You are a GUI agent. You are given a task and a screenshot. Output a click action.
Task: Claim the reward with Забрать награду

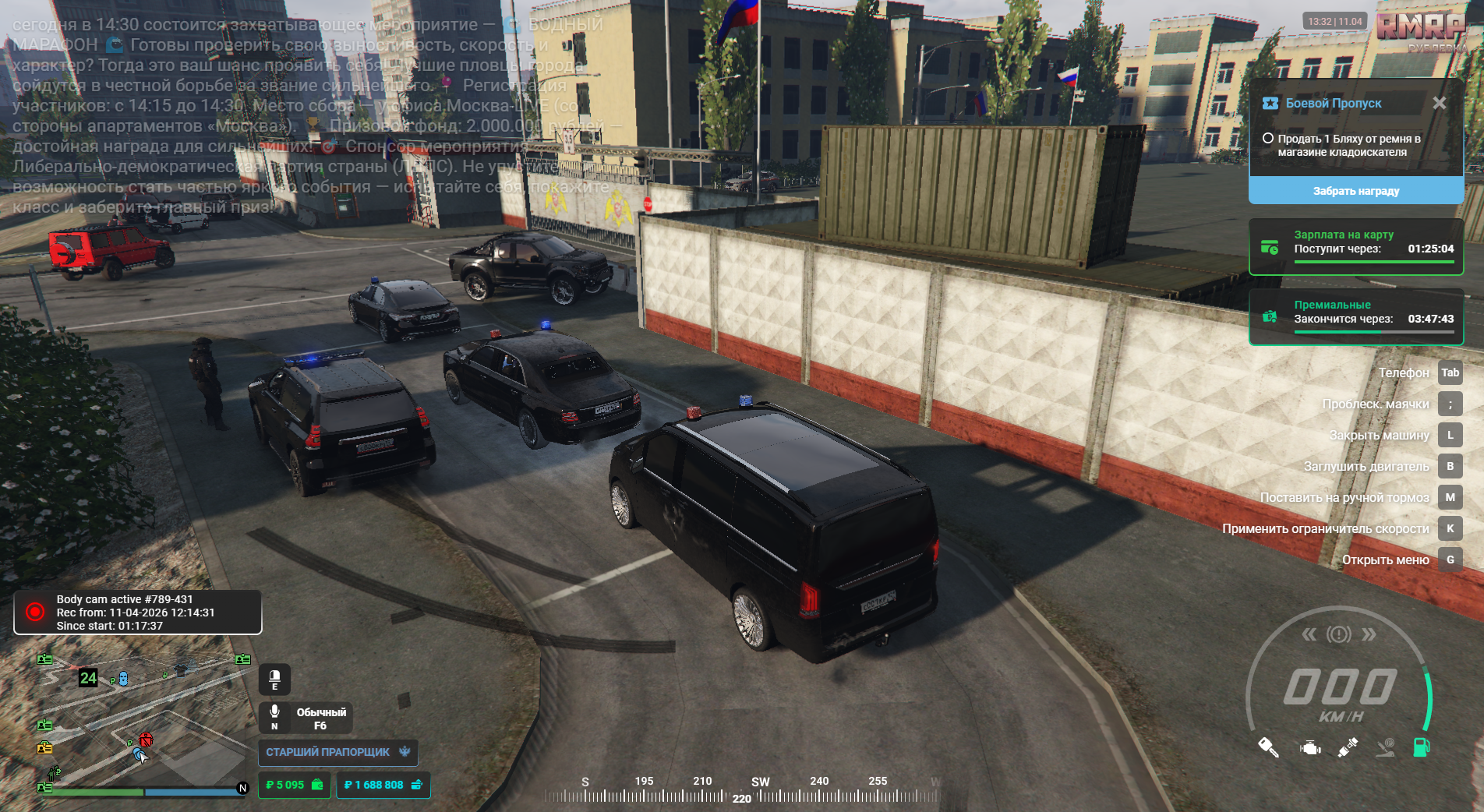point(1355,191)
